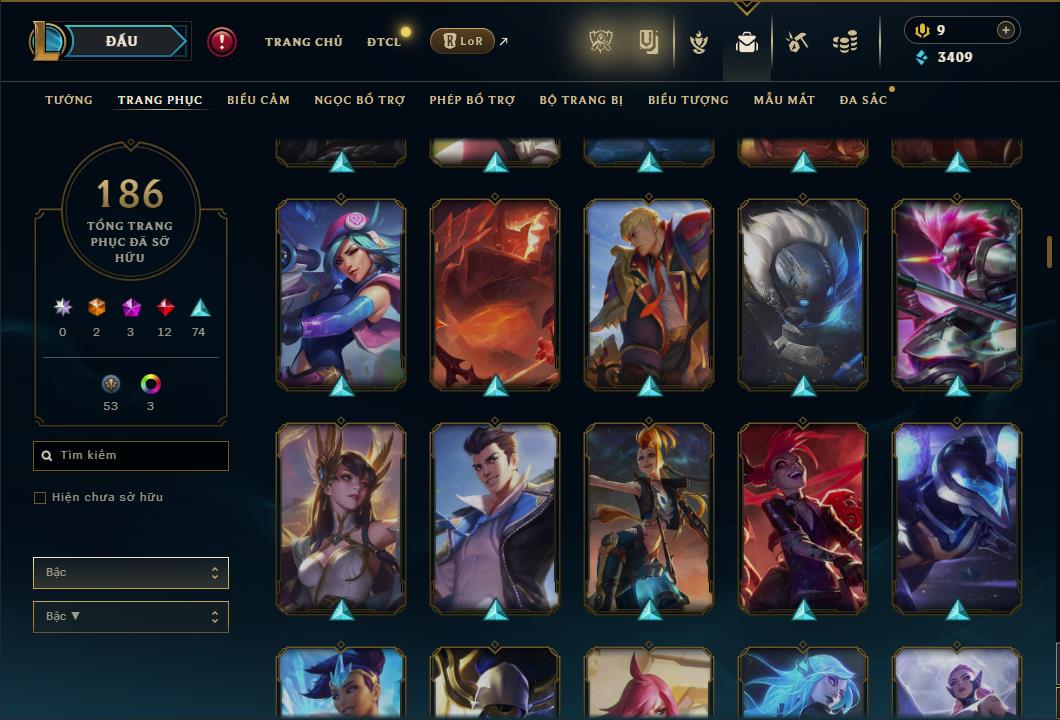This screenshot has height=720, width=1060.
Task: Open the hammer crafting icon
Action: coord(796,42)
